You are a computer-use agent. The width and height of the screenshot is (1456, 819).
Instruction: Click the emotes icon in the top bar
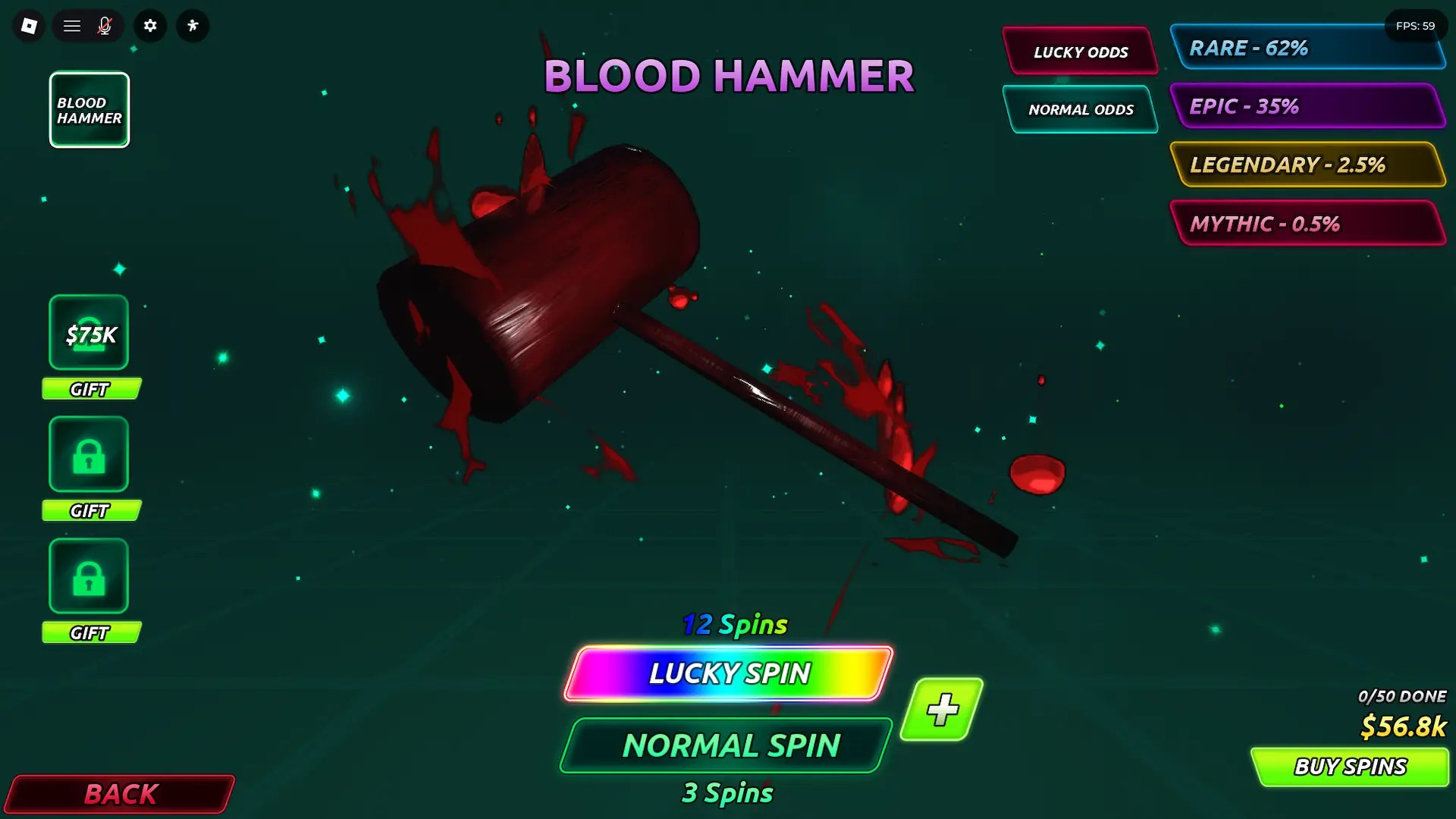(x=192, y=25)
